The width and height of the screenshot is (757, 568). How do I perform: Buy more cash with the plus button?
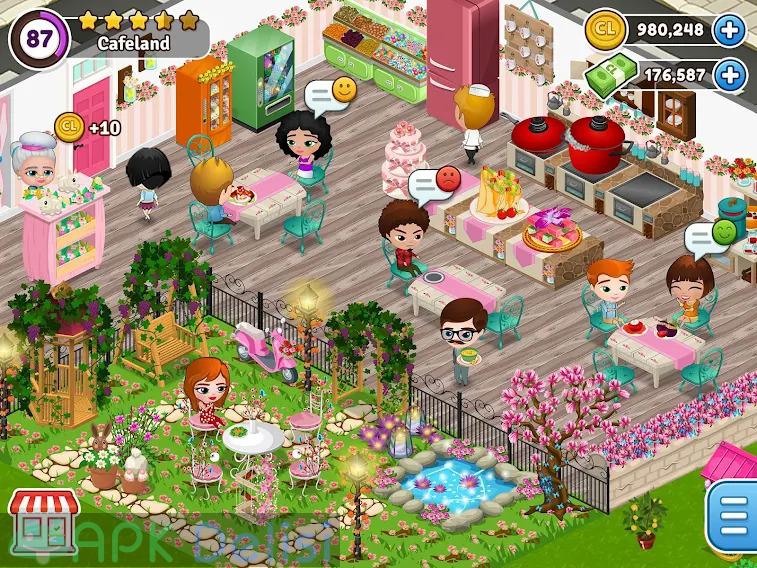(730, 75)
